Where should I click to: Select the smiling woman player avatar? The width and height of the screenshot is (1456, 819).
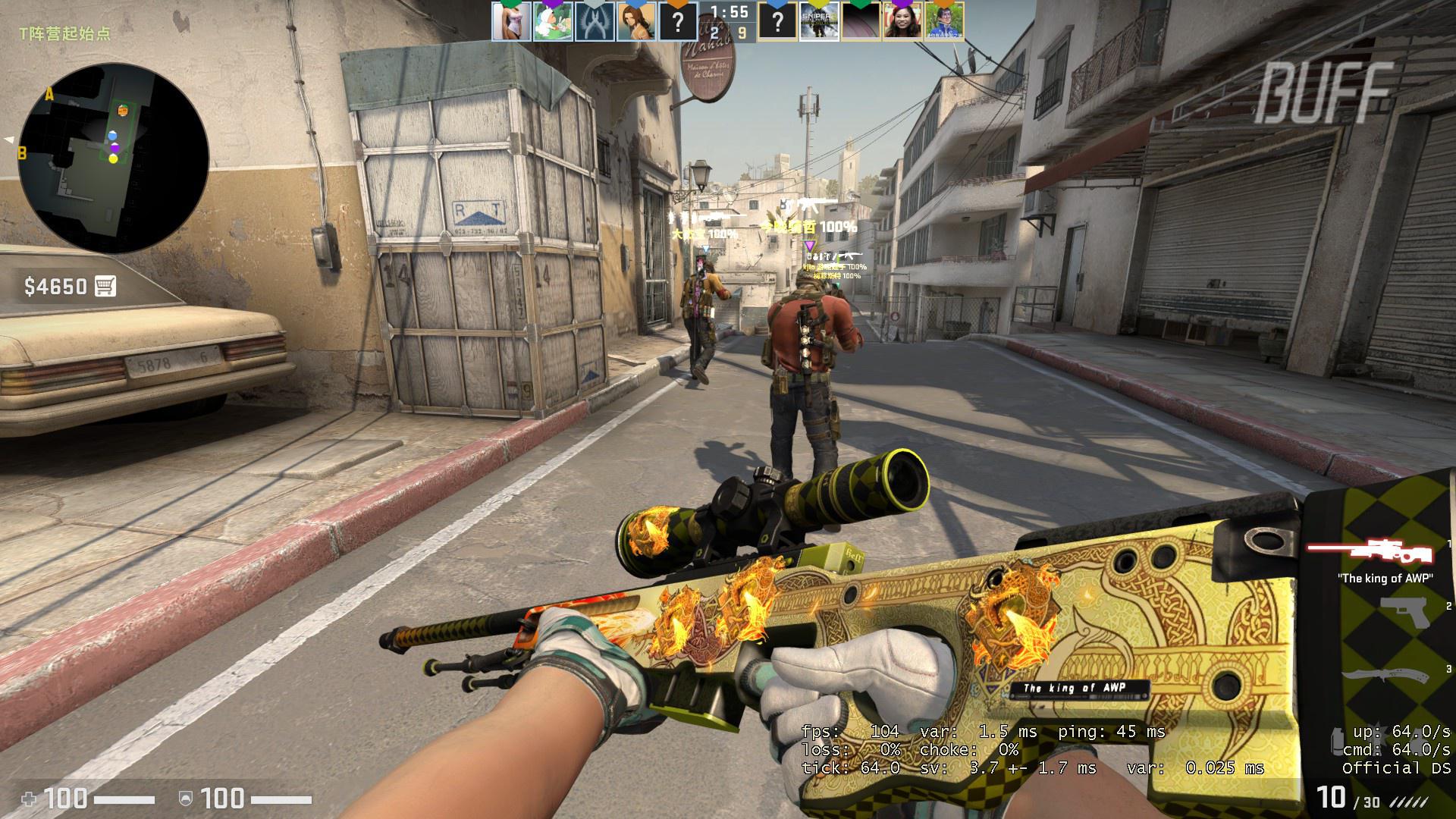coord(902,21)
